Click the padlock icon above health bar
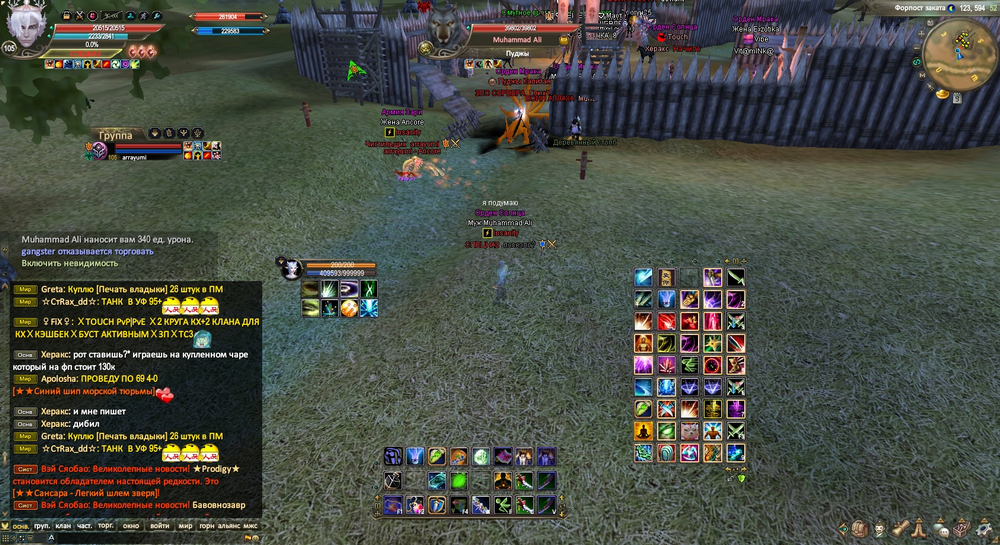This screenshot has height=545, width=1000. [67, 17]
